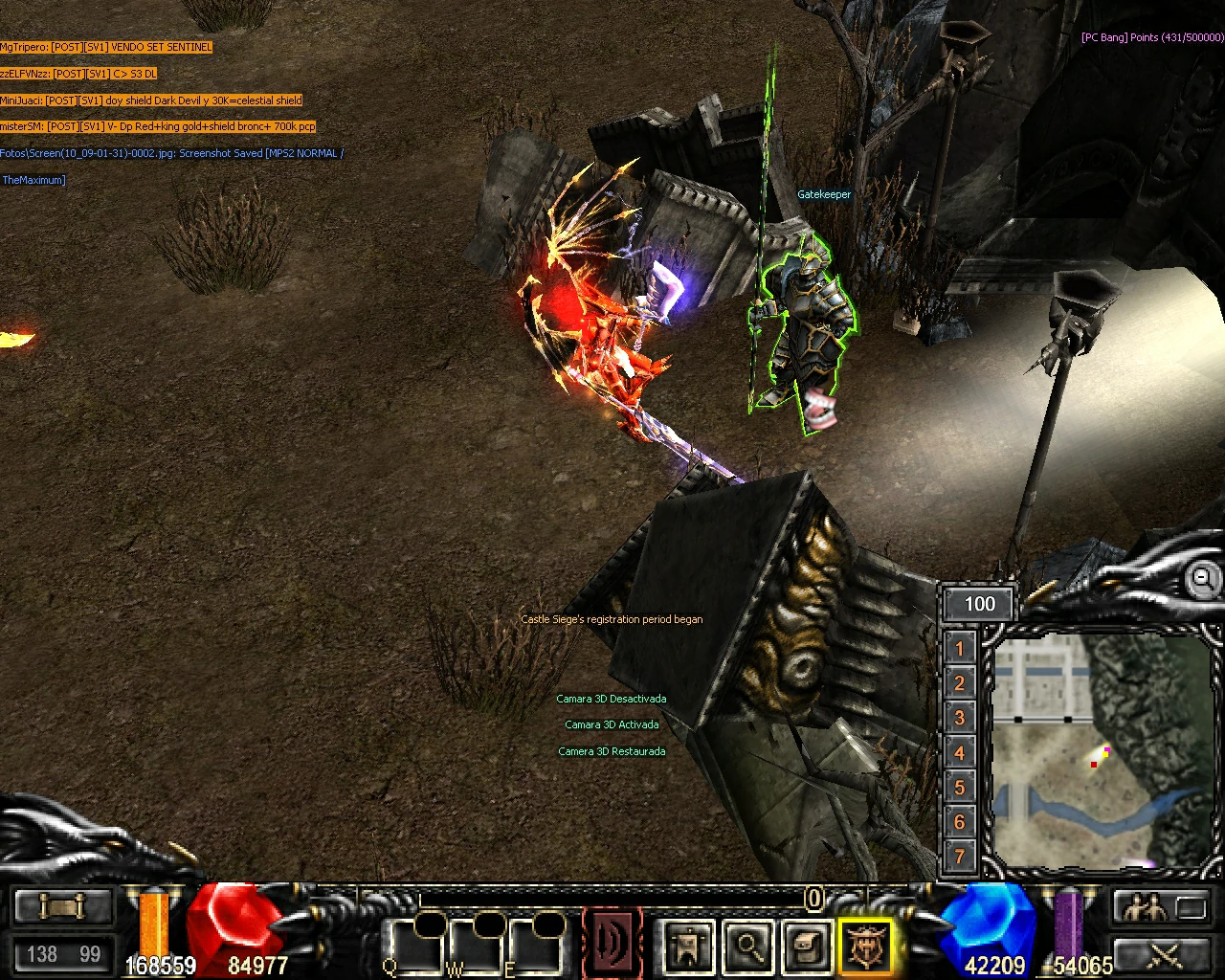The height and width of the screenshot is (980, 1225).
Task: Click numbered button 4 beside minimap
Action: [x=960, y=753]
